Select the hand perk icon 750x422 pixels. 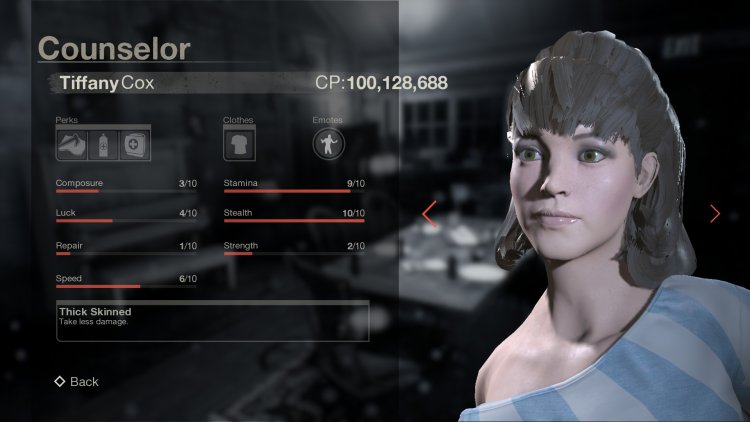[x=72, y=144]
